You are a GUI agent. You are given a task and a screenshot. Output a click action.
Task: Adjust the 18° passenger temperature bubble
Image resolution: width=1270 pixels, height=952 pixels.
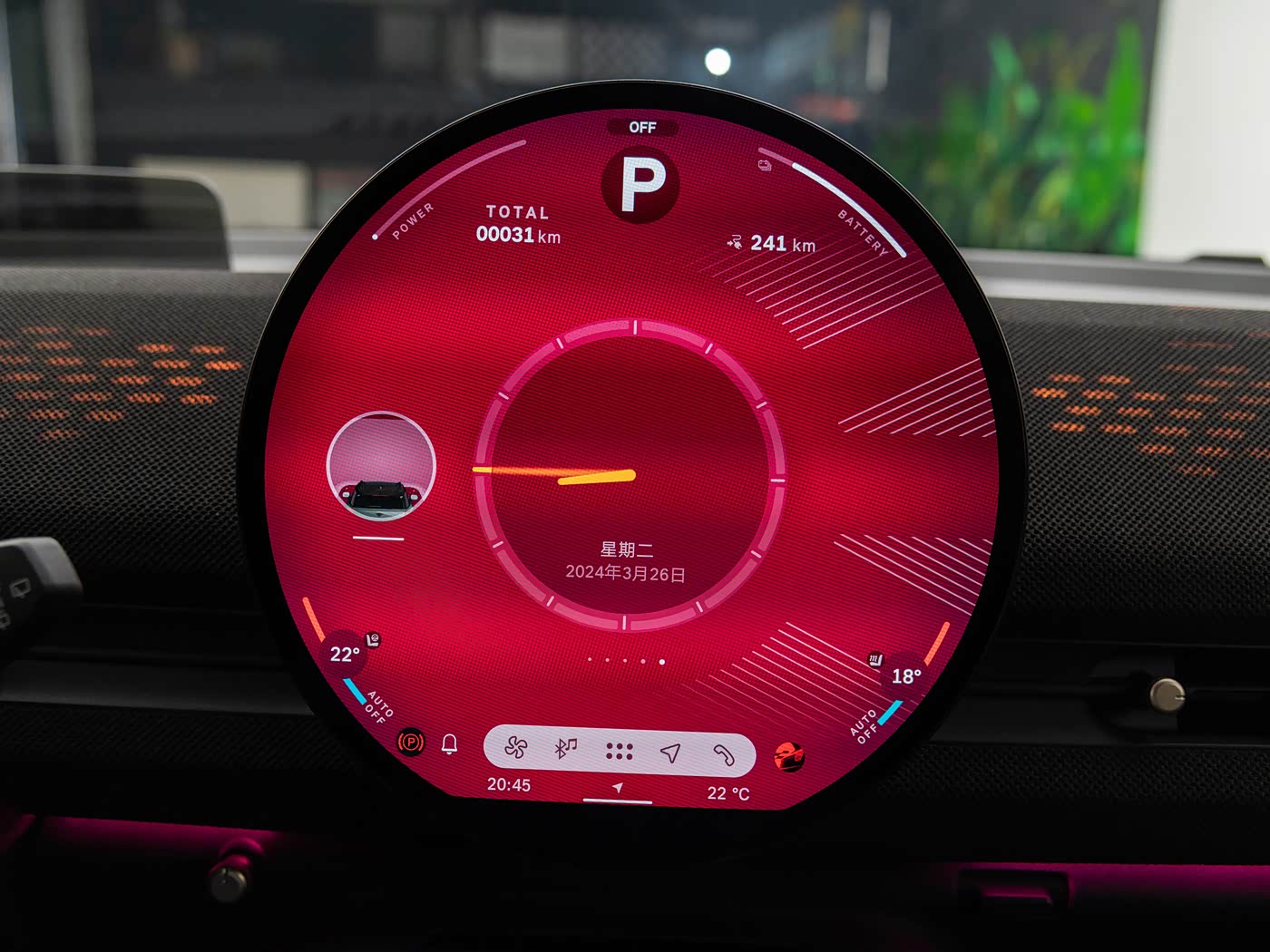[905, 676]
